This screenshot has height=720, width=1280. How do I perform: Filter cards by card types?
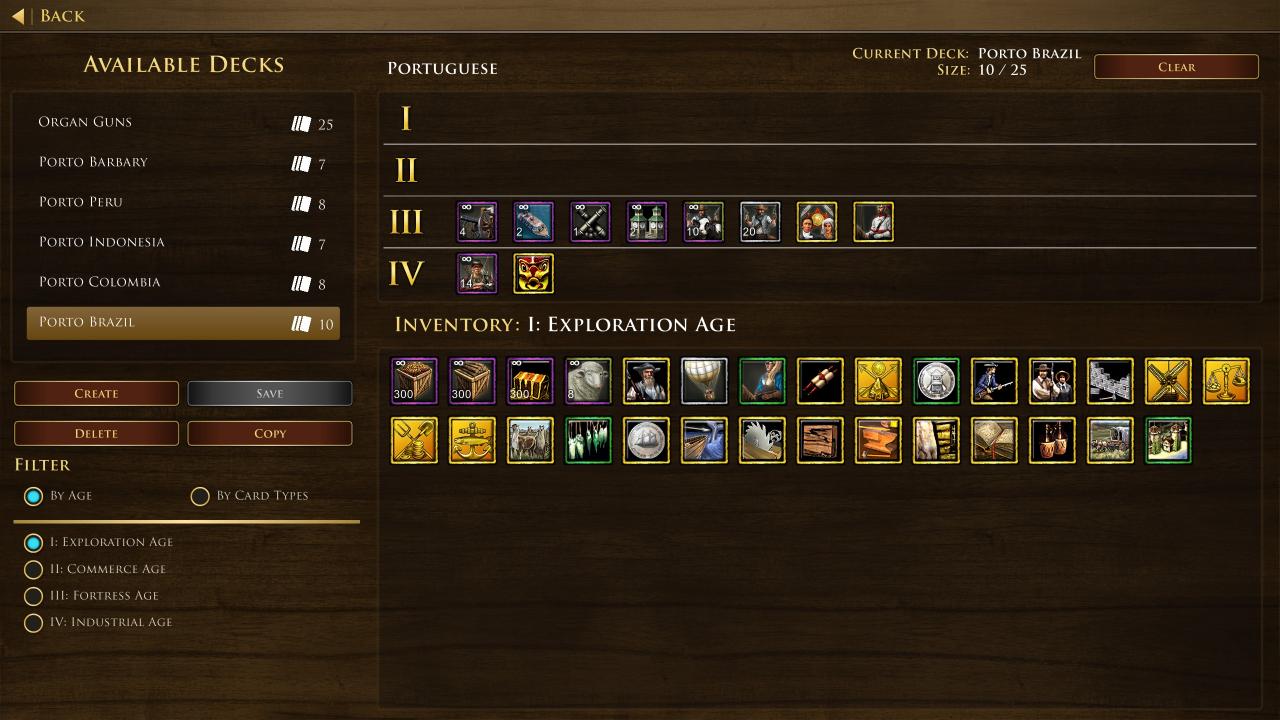coord(200,496)
